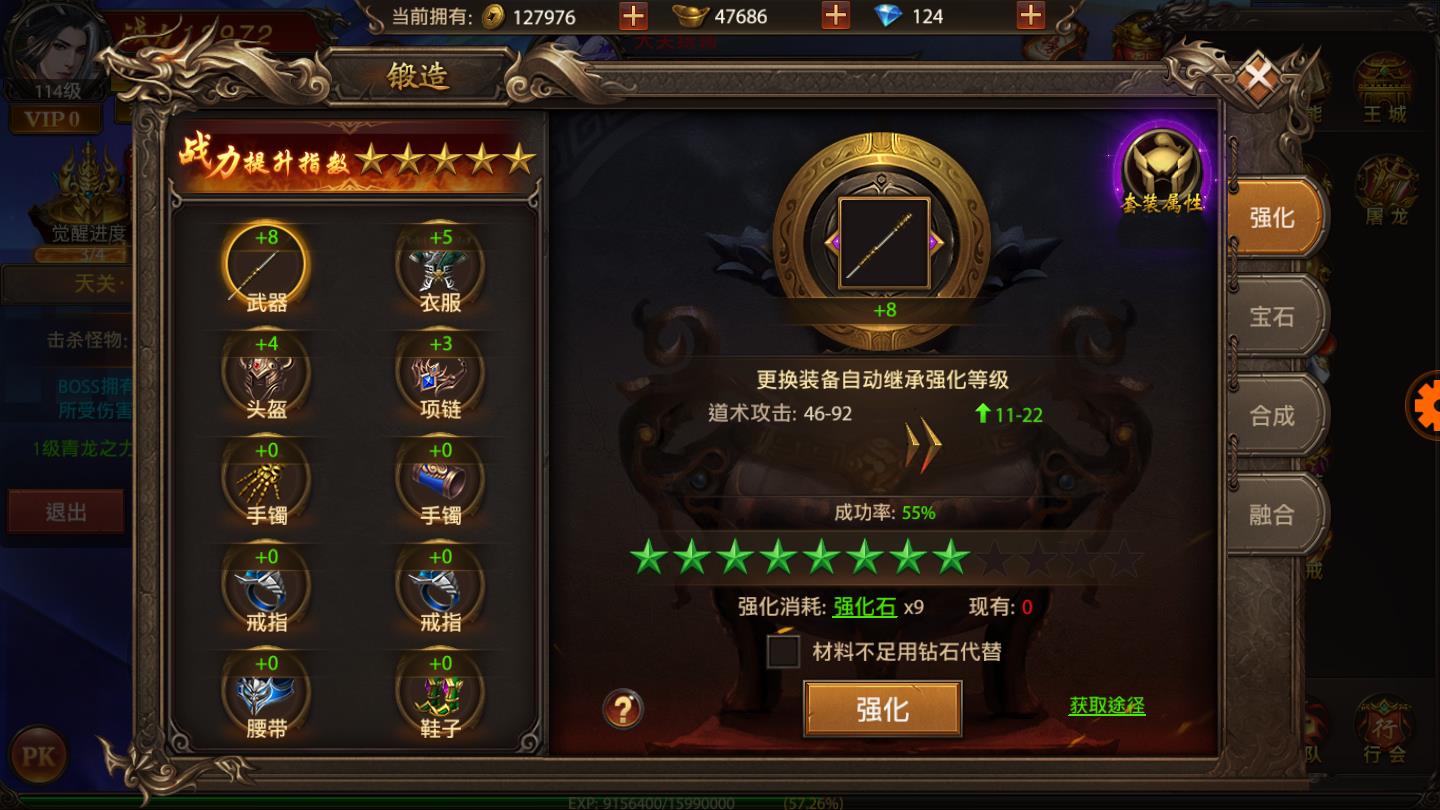Viewport: 1440px width, 810px height.
Task: Open the 头盔 (helmet) slot
Action: (x=266, y=375)
